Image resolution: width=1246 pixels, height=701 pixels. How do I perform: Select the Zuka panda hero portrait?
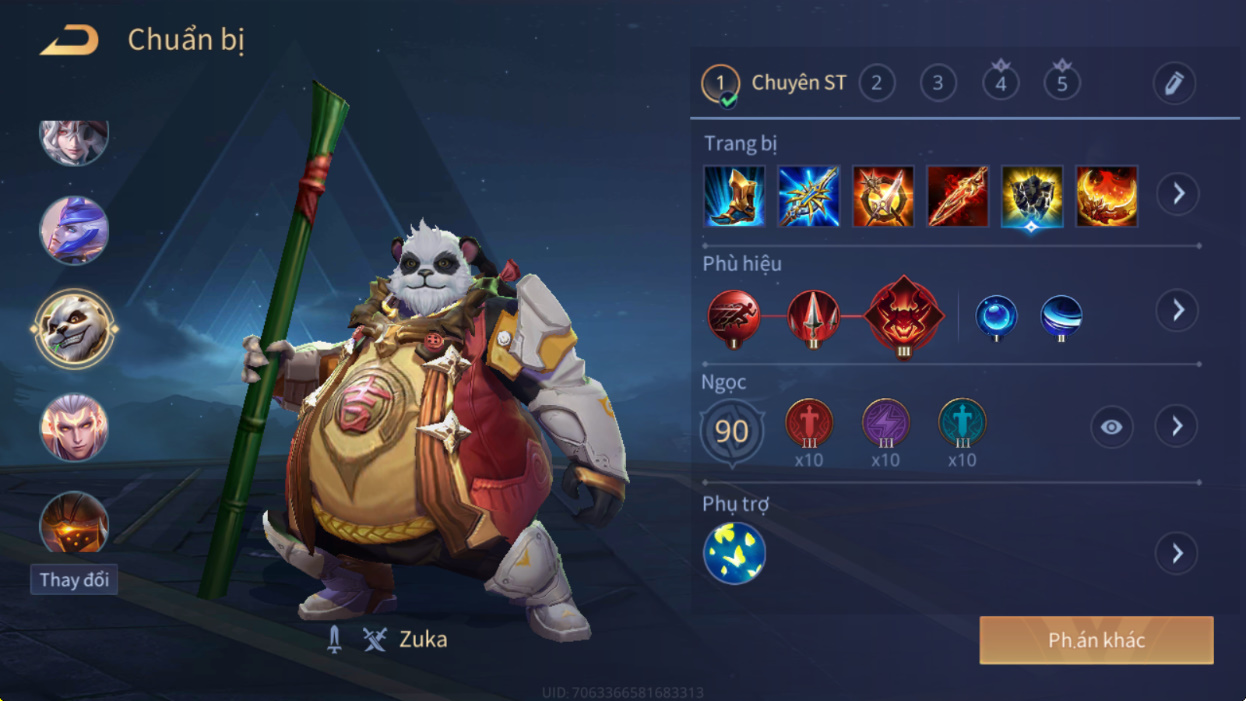[73, 328]
